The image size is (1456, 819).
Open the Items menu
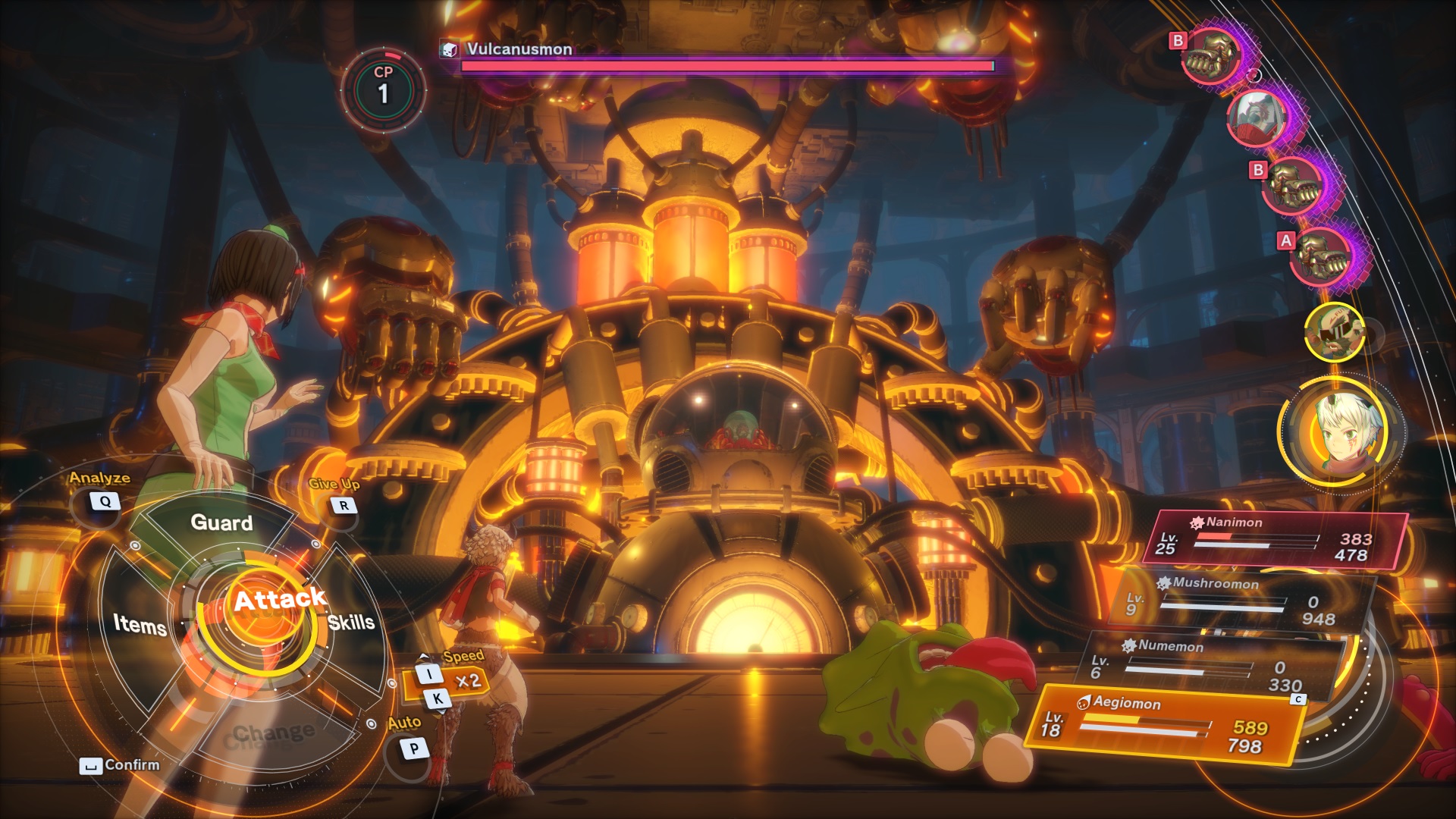[x=140, y=624]
